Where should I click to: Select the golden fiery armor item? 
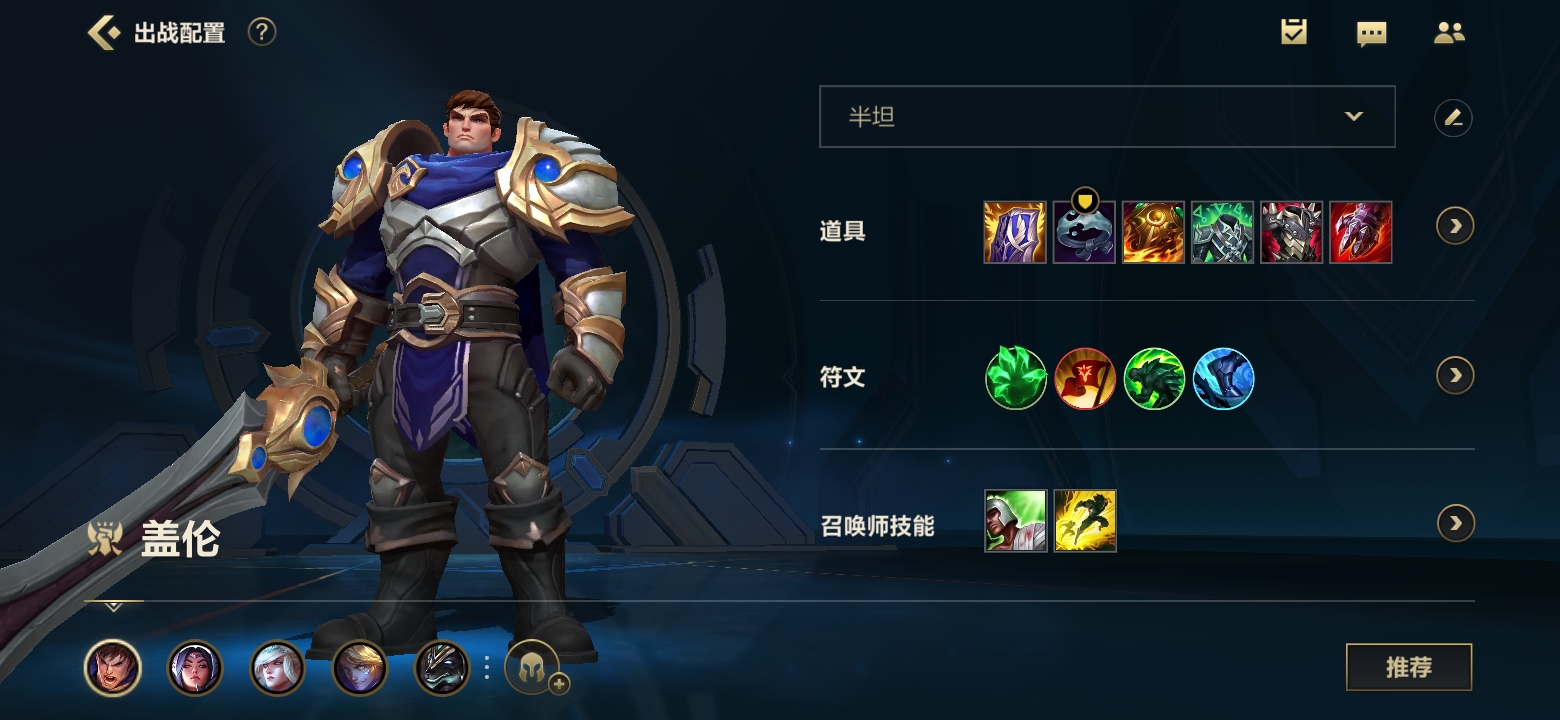point(1153,232)
